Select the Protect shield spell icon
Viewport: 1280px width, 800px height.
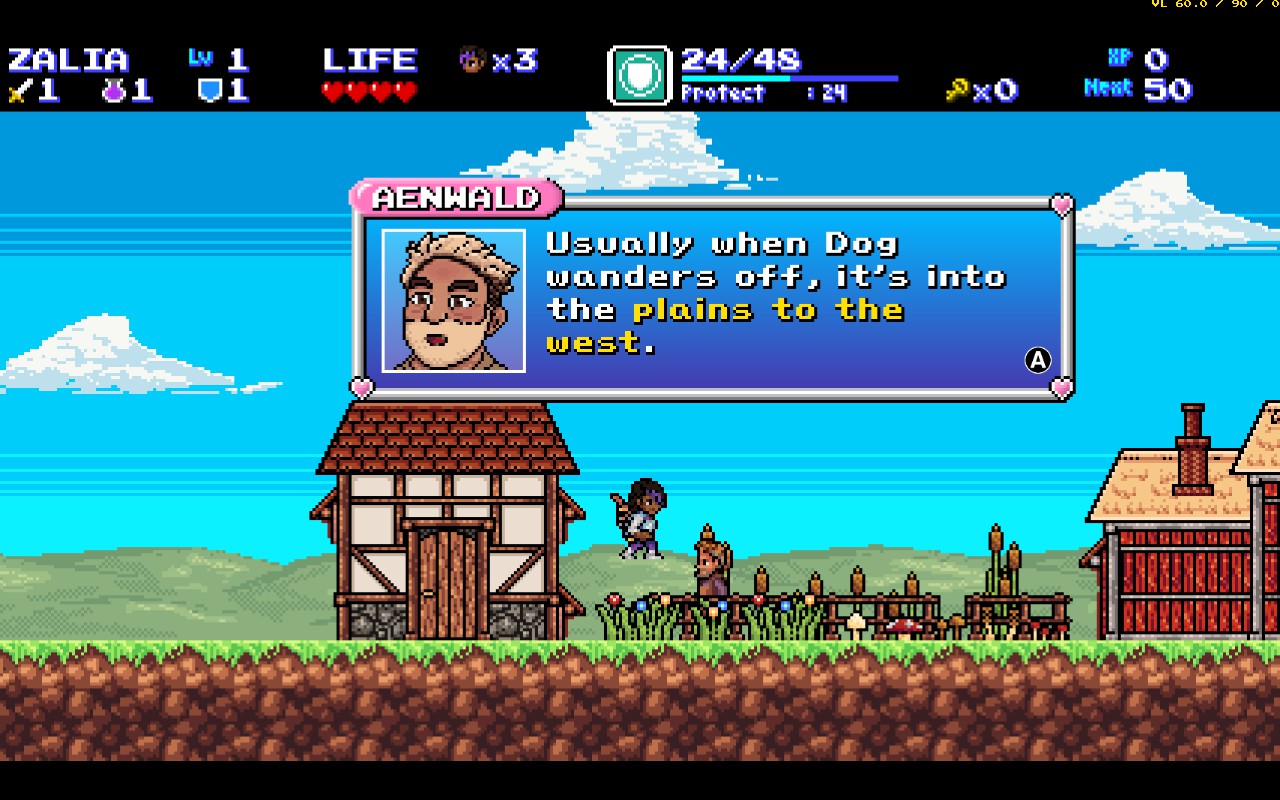coord(639,76)
